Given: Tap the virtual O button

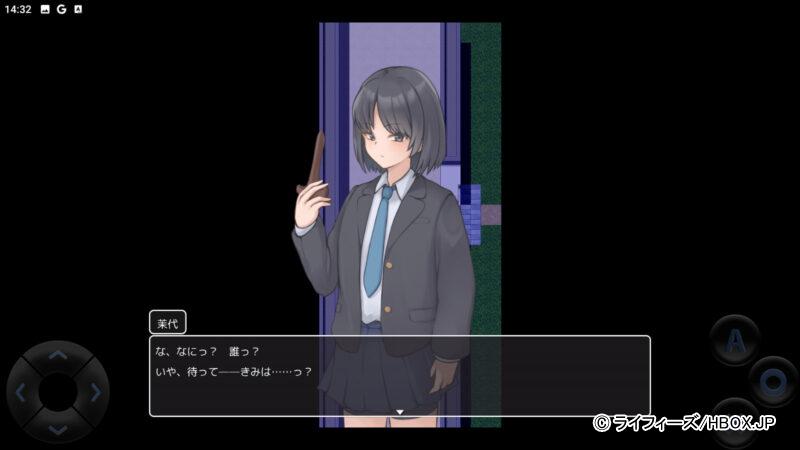Looking at the screenshot, I should coord(772,381).
